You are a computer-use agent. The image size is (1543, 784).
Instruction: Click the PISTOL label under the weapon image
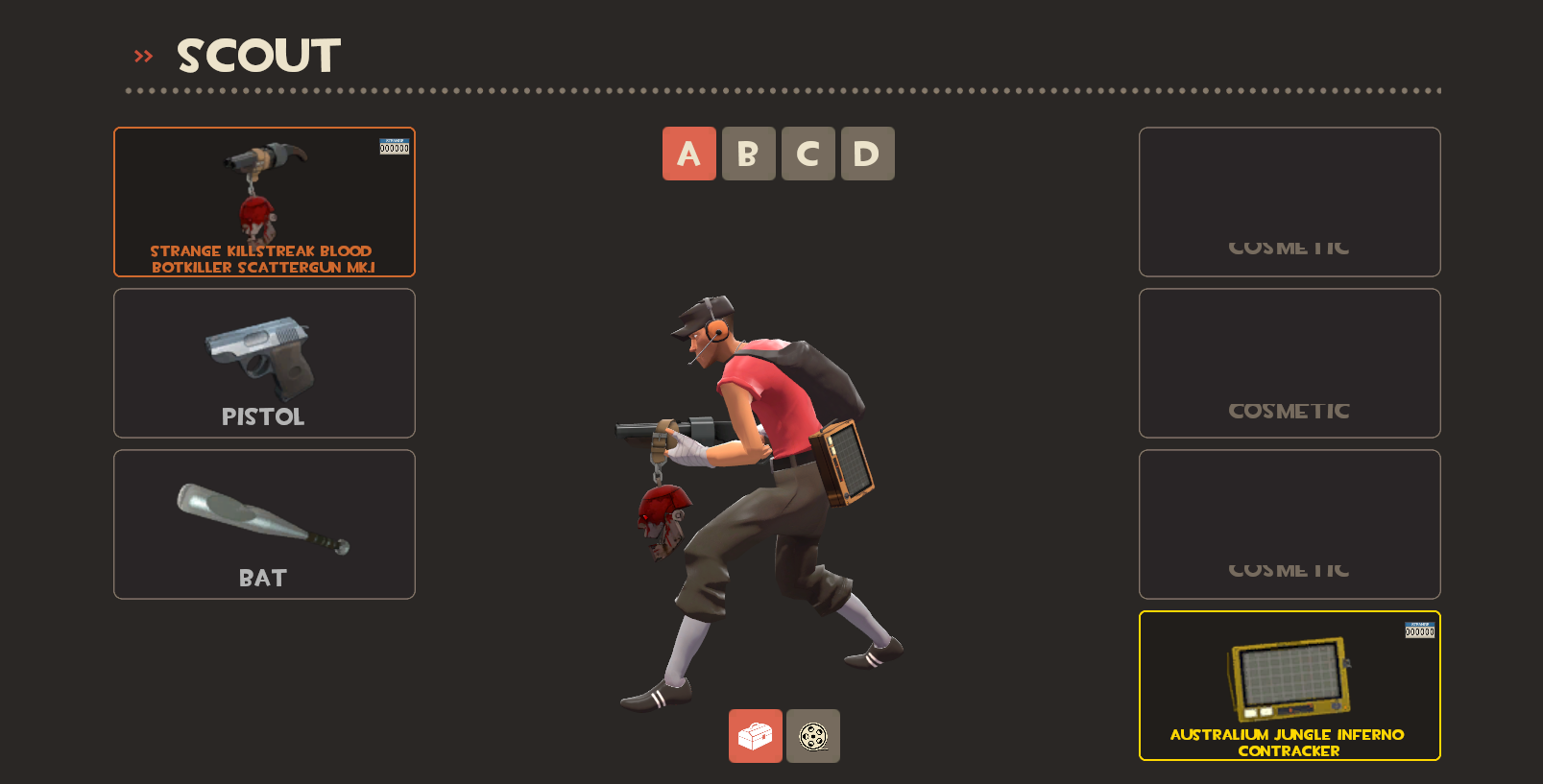coord(264,416)
